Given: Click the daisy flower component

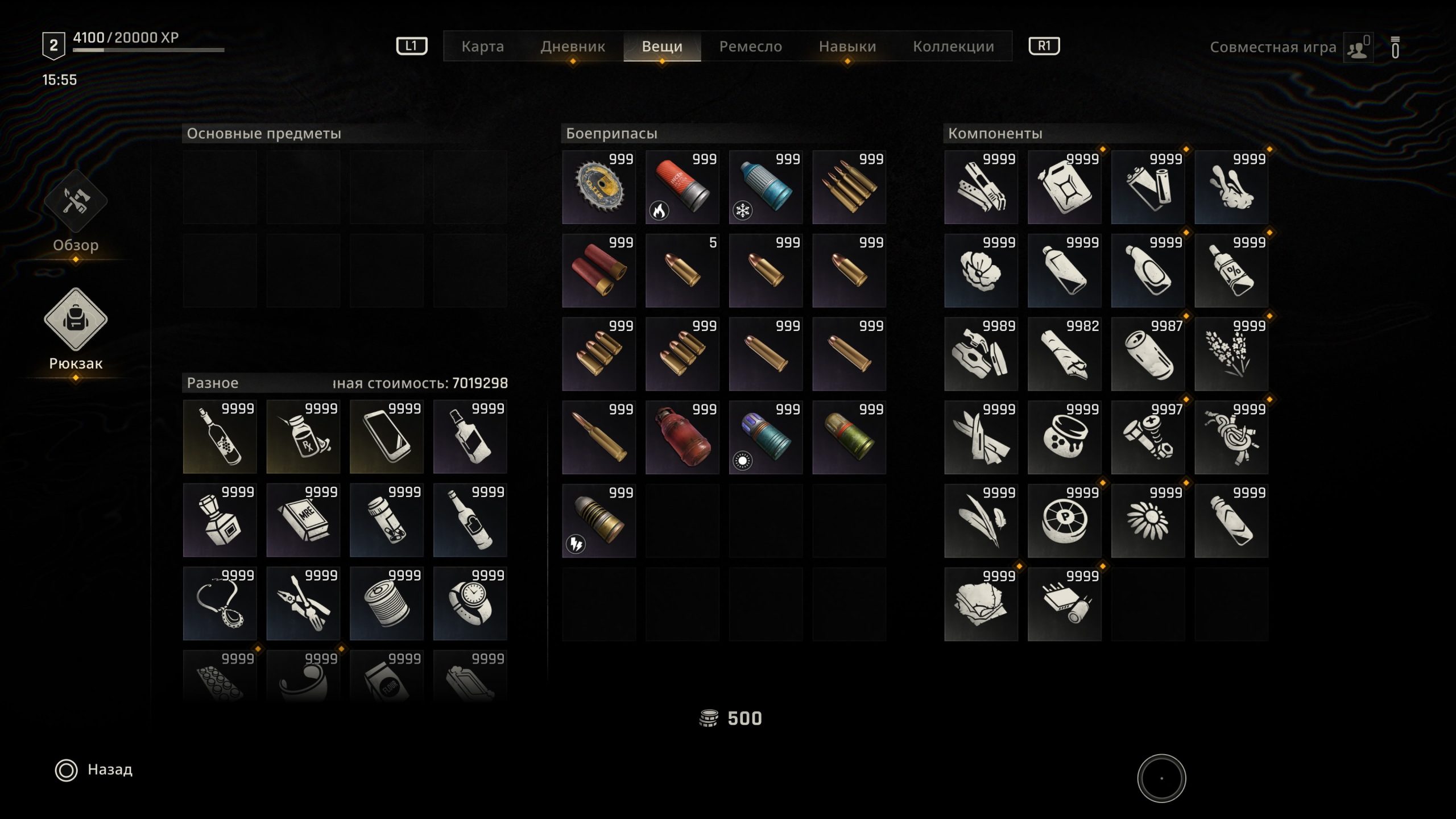Looking at the screenshot, I should click(x=1147, y=519).
